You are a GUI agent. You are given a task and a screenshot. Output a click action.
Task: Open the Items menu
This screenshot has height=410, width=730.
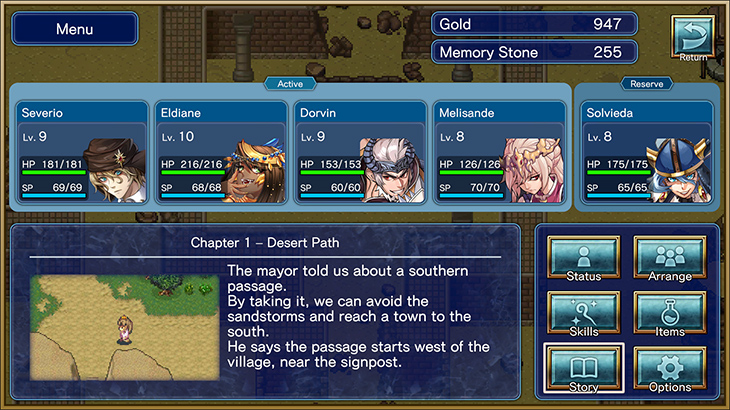point(670,314)
